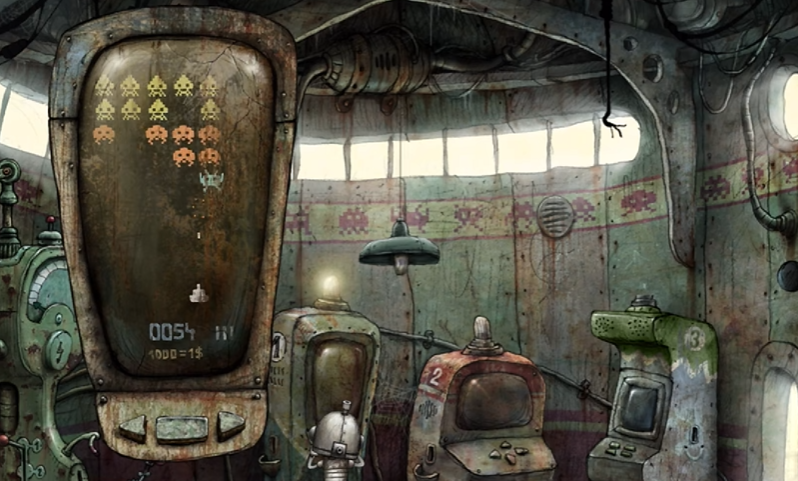The width and height of the screenshot is (798, 481).
Task: Hit the rectangular fire button on the arcade panel
Action: coord(182,428)
